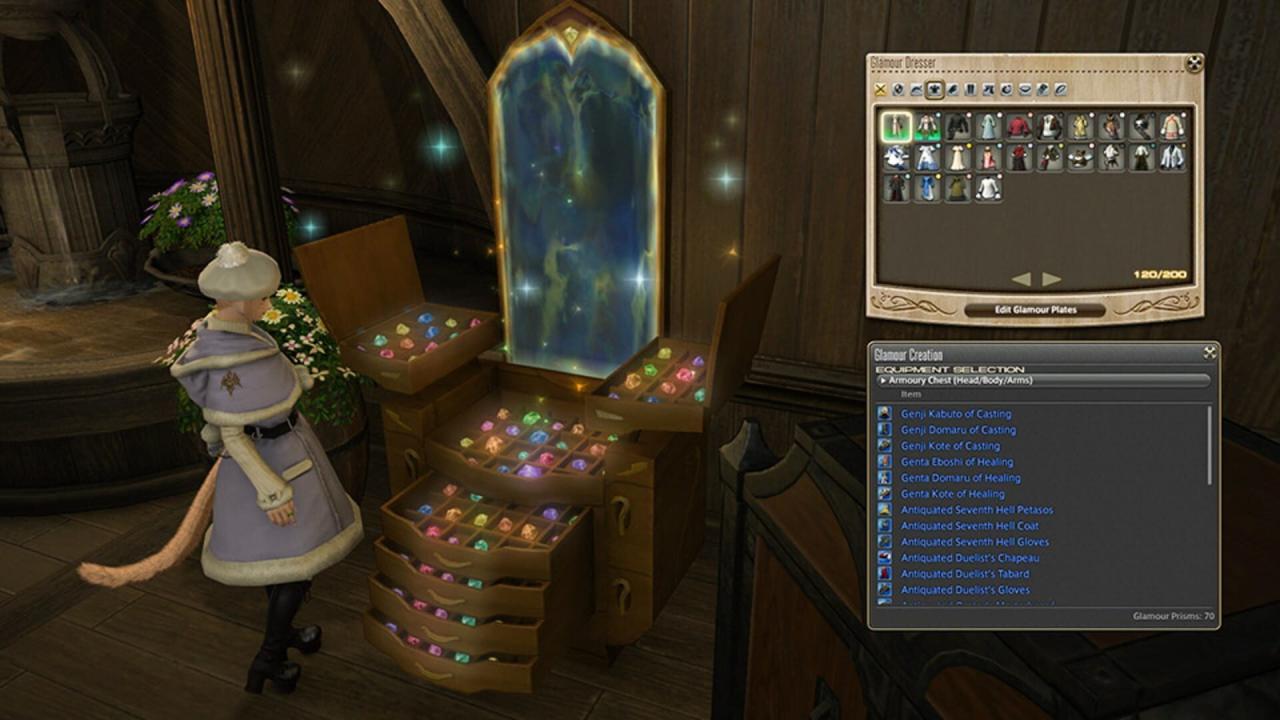The width and height of the screenshot is (1280, 720).
Task: Pick Genji Kote of Casting
Action: tap(950, 446)
